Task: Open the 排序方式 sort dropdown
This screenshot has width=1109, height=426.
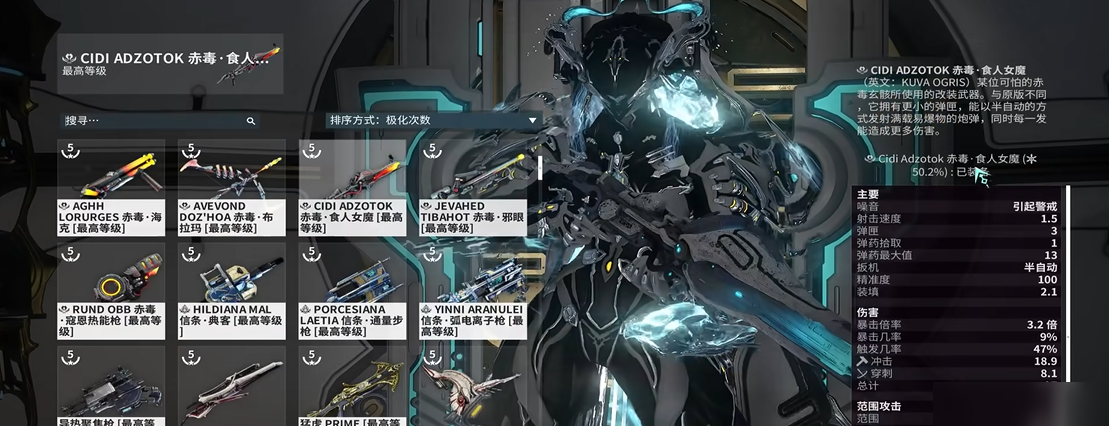Action: [x=433, y=120]
